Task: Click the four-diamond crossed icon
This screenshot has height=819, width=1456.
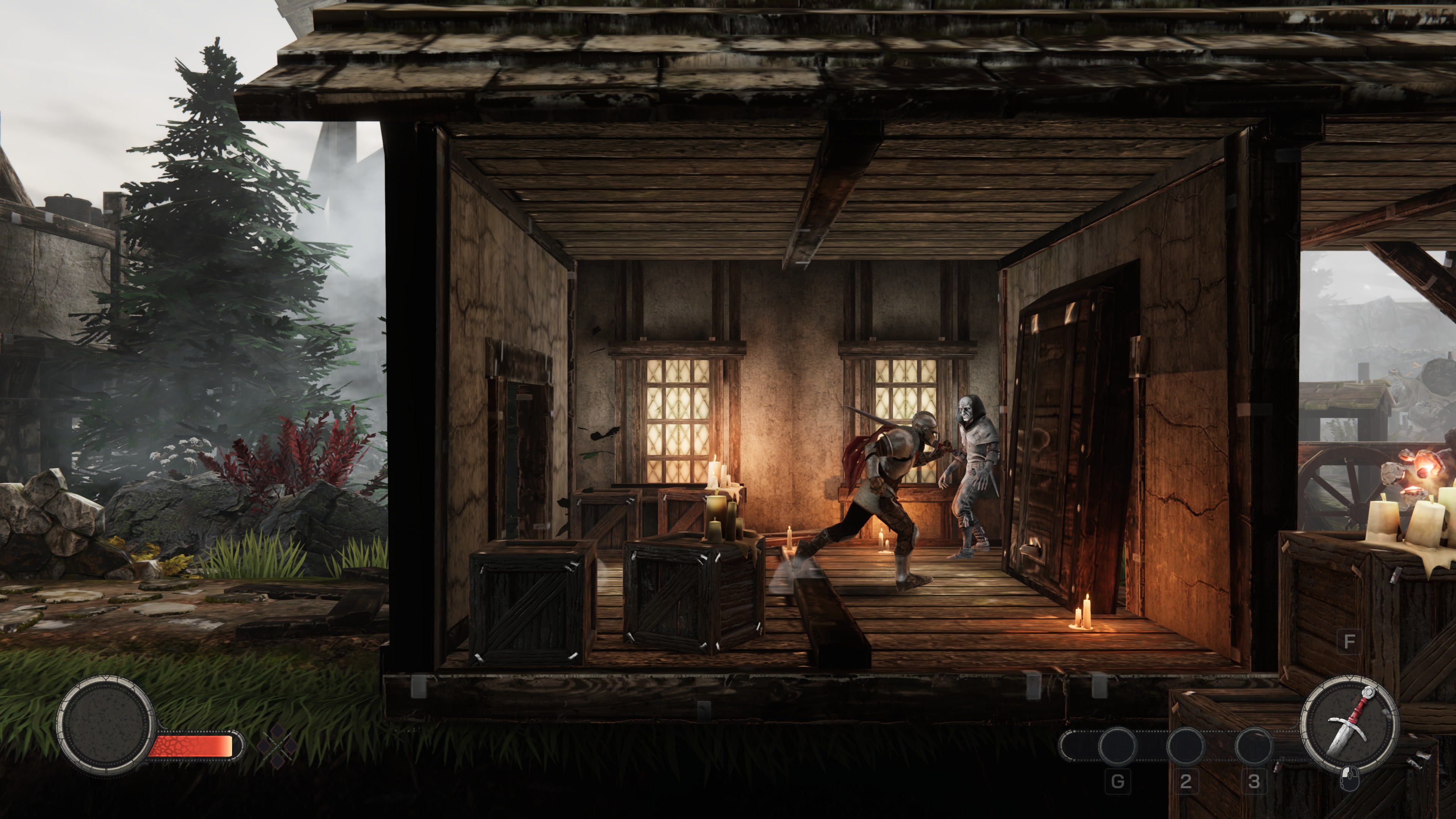Action: click(277, 745)
